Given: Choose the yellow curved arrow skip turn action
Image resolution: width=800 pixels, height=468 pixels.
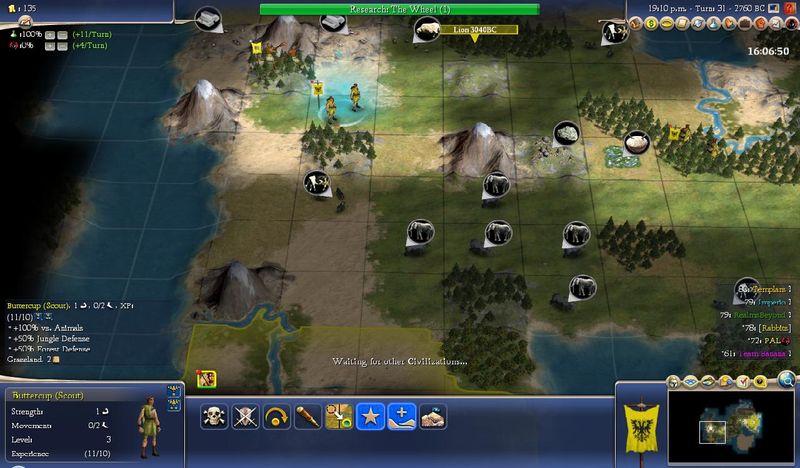Looking at the screenshot, I should 277,415.
